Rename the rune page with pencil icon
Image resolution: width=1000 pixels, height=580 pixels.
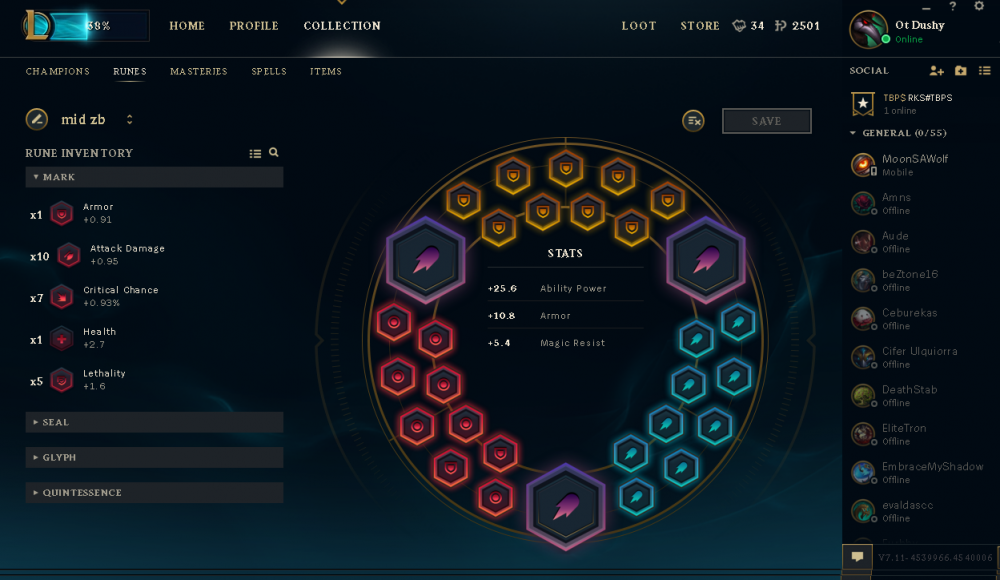click(x=37, y=119)
